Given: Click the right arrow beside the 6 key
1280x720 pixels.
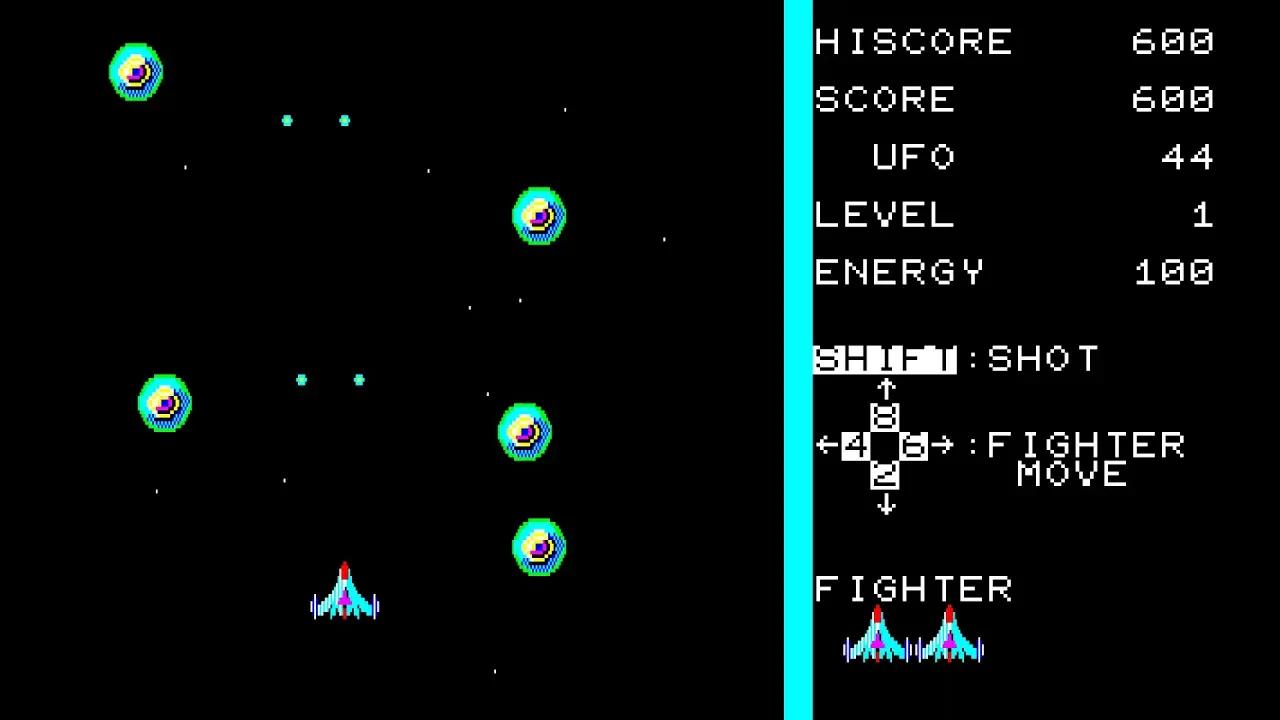Looking at the screenshot, I should click(x=944, y=446).
